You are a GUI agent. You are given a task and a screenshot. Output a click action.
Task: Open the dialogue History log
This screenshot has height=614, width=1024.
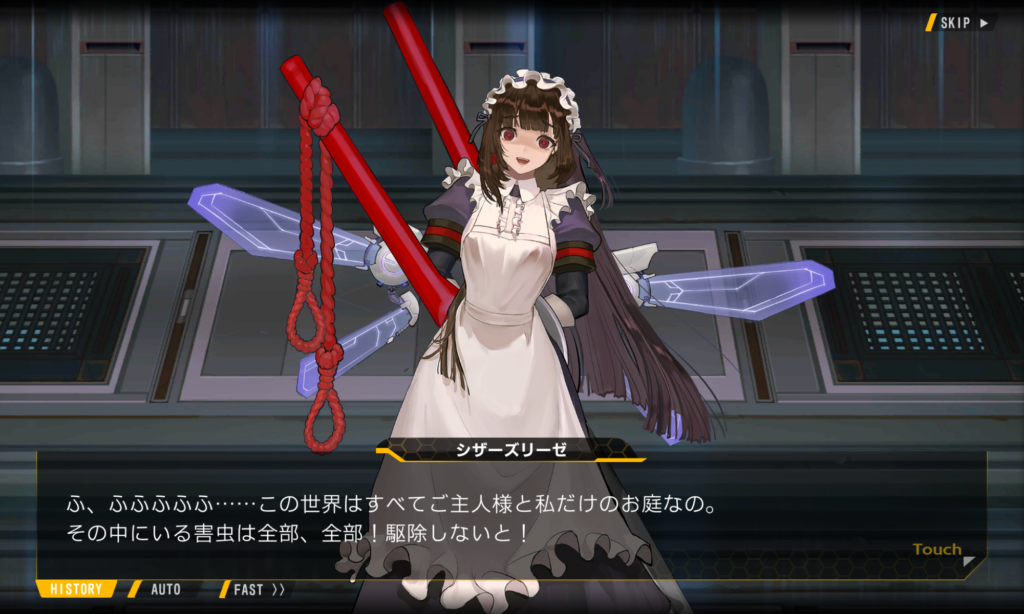pos(76,589)
